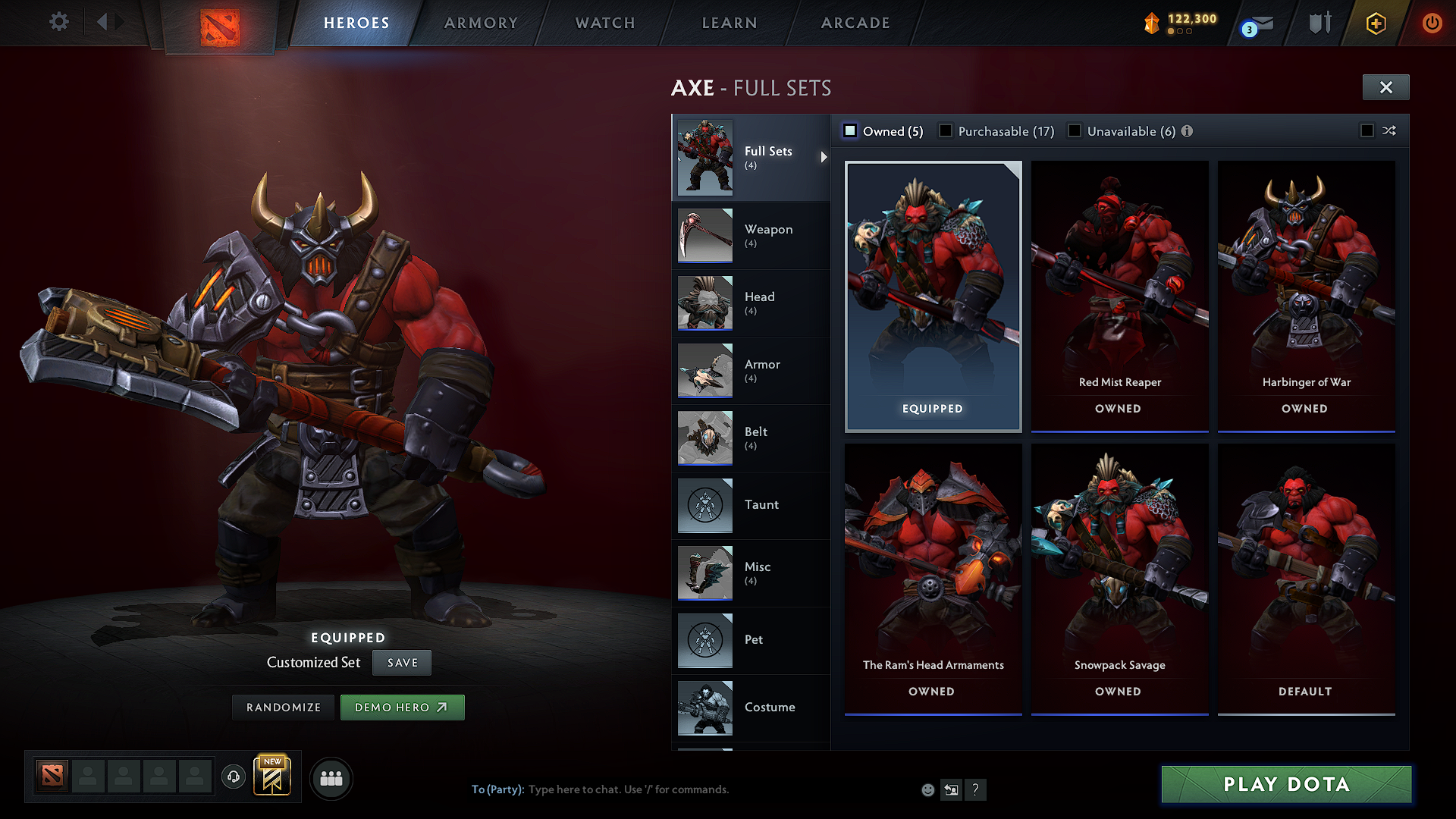The image size is (1456, 819).
Task: Open the settings gear icon
Action: pyautogui.click(x=59, y=21)
